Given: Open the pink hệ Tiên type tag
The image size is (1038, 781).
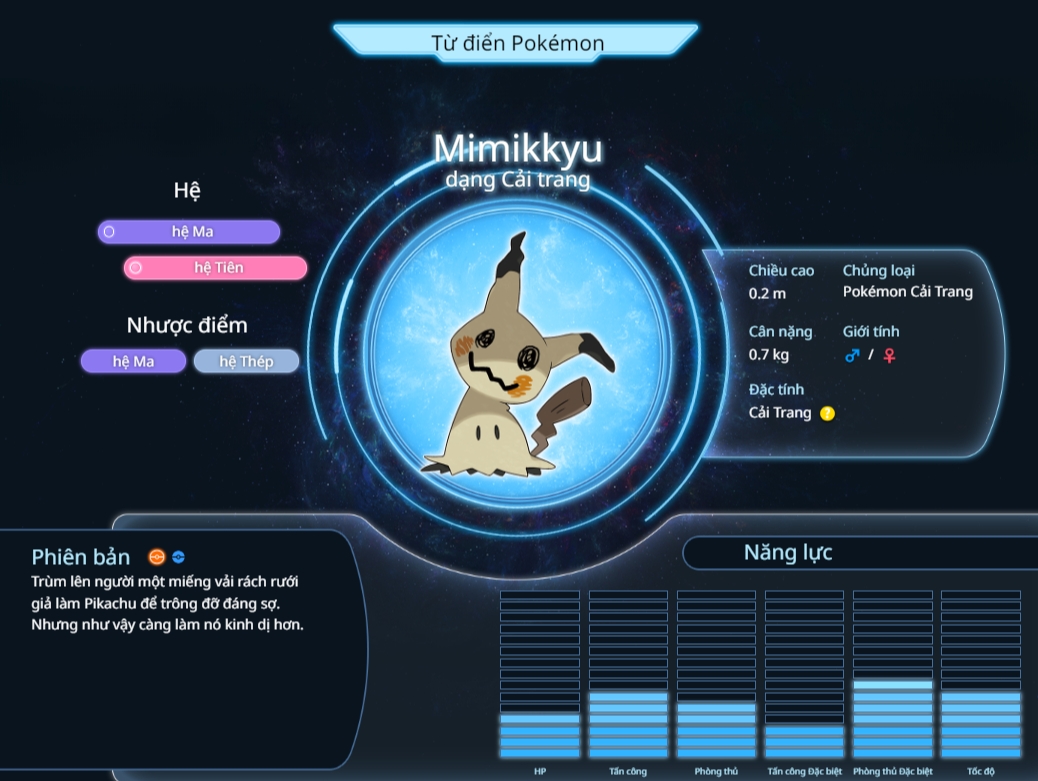Looking at the screenshot, I should (215, 268).
